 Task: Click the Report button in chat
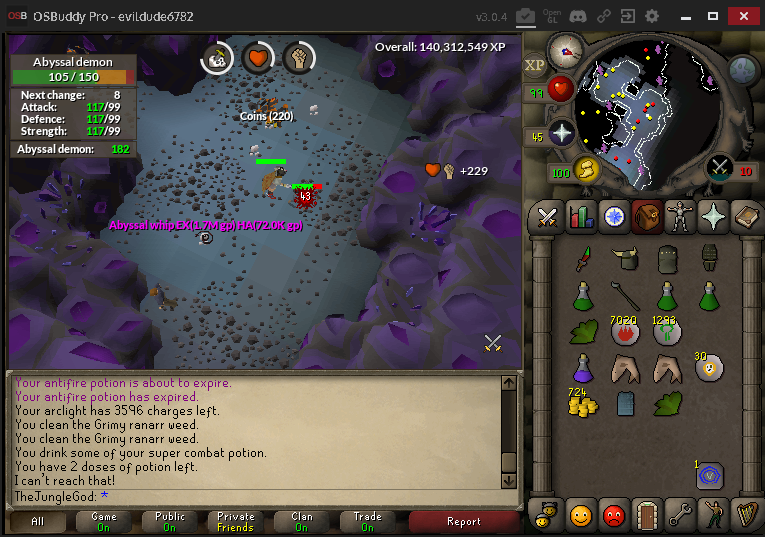(463, 521)
